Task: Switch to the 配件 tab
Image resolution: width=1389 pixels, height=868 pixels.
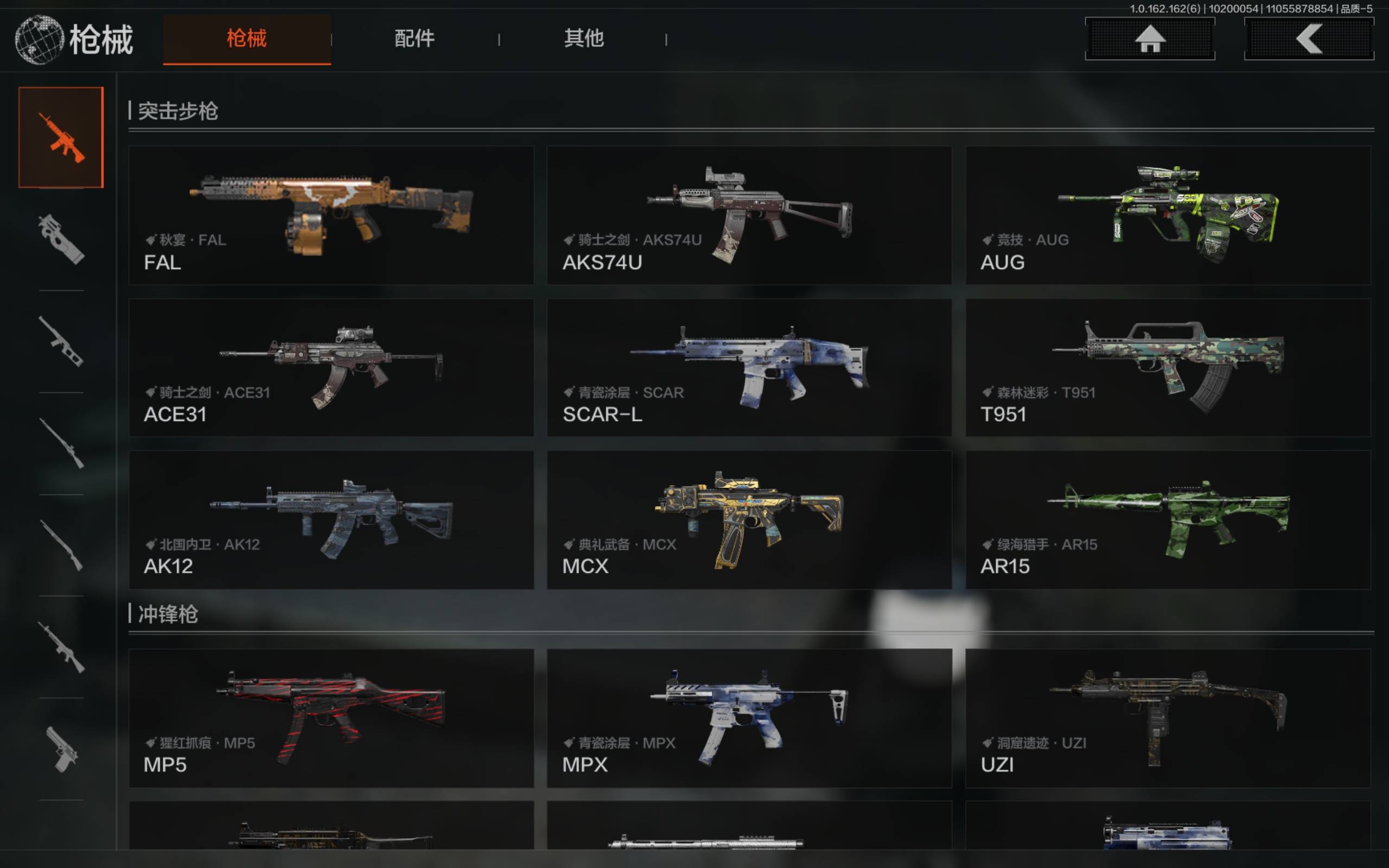Action: tap(415, 39)
